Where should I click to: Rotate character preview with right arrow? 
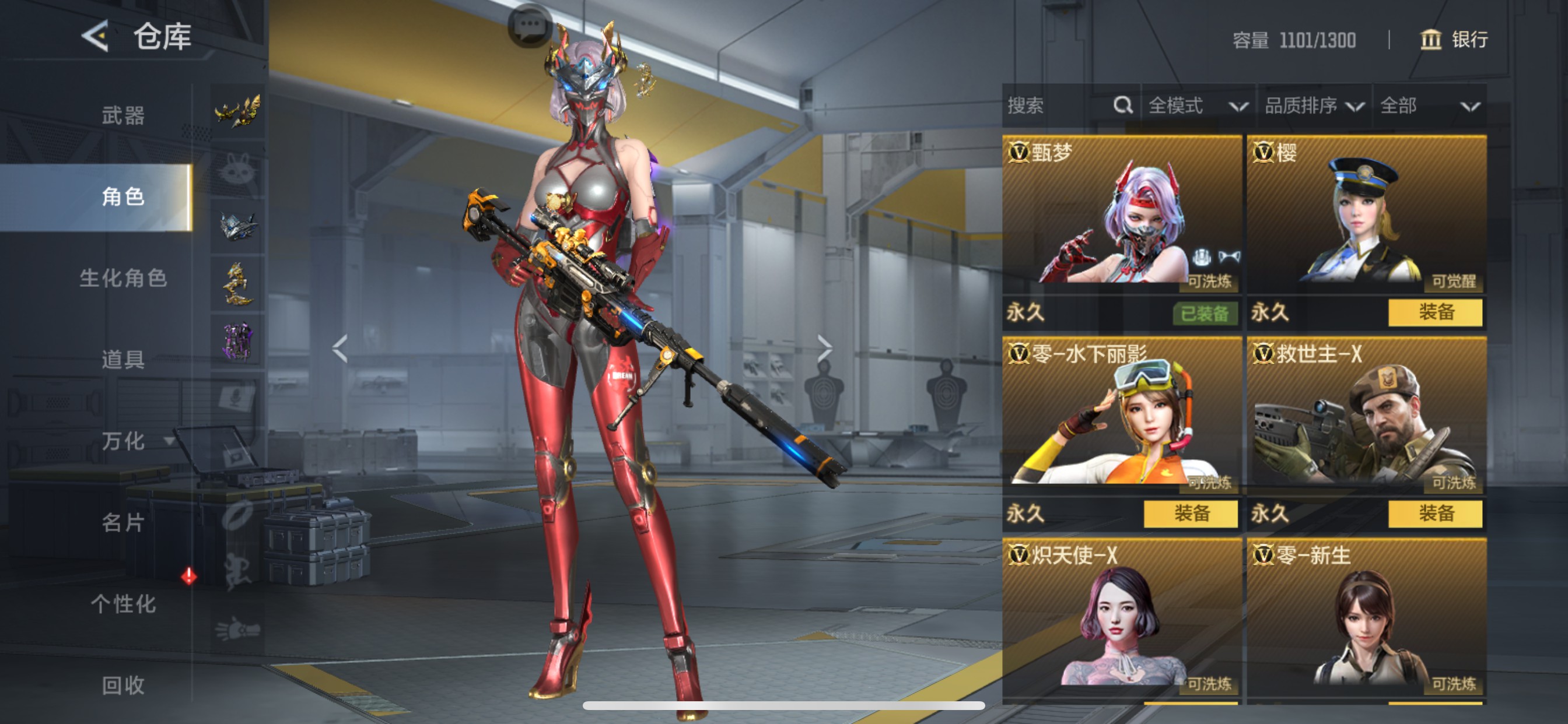coord(824,349)
